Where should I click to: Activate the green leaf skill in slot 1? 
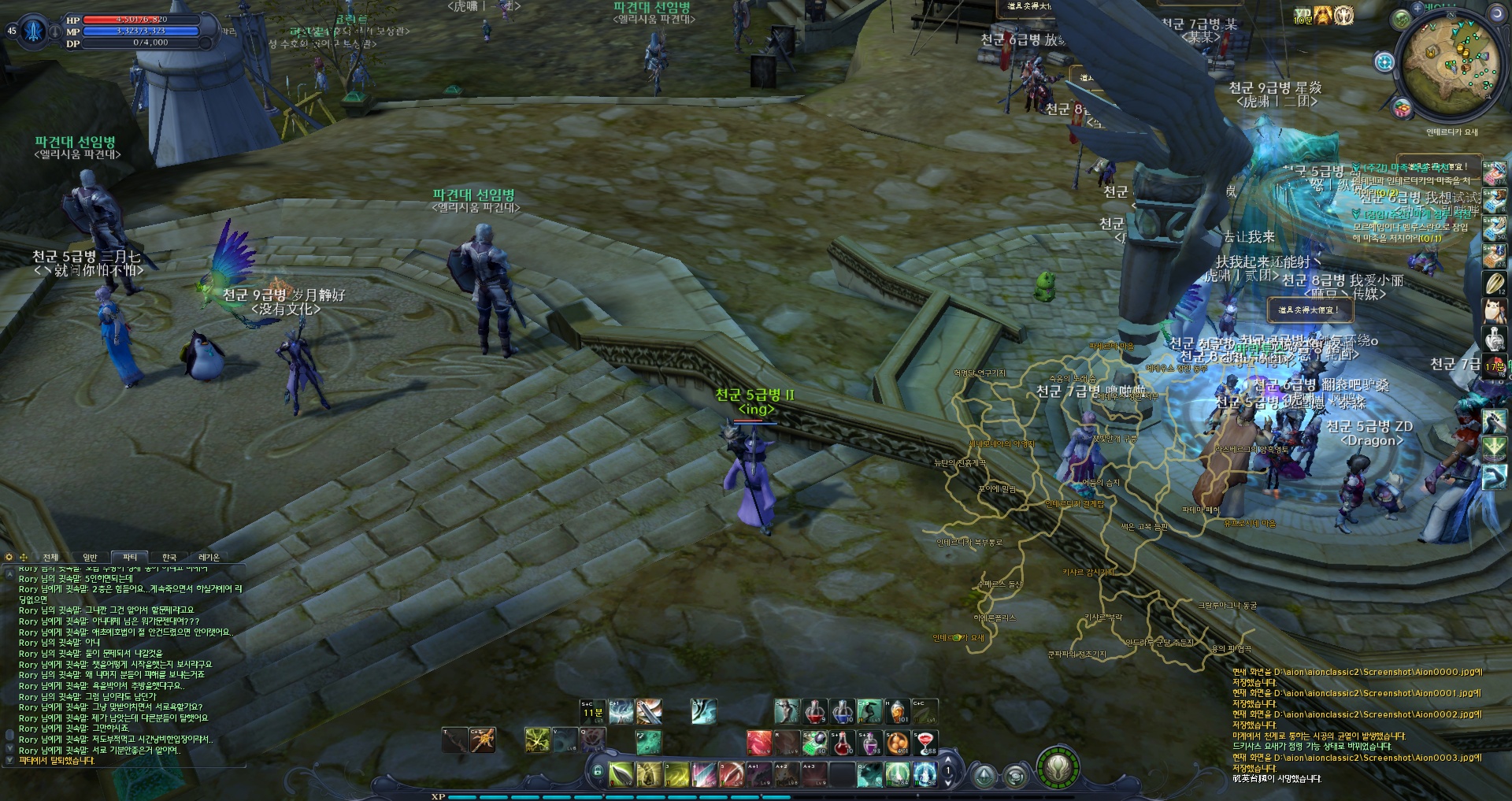pos(621,774)
